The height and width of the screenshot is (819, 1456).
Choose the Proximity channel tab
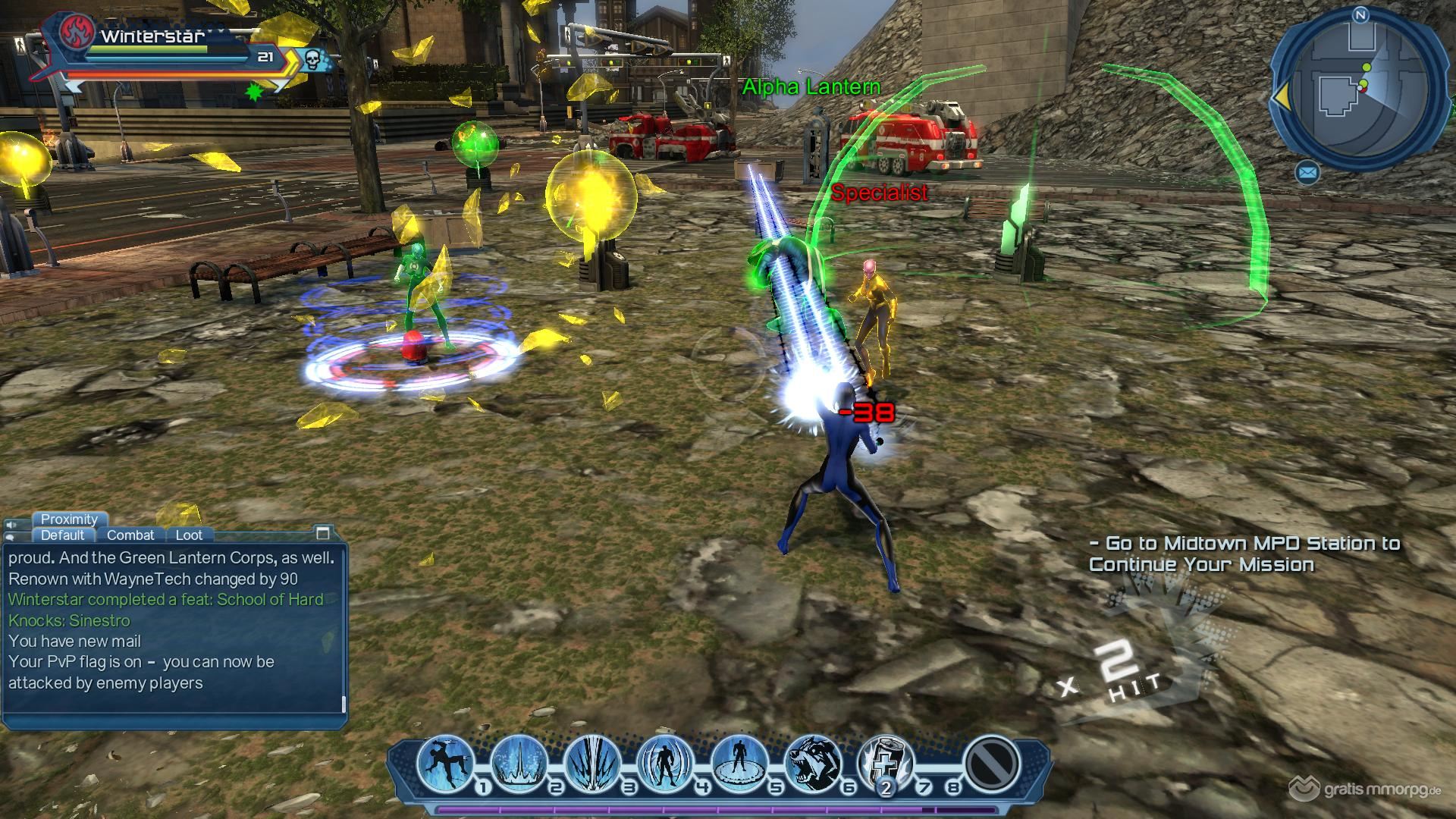(x=69, y=519)
